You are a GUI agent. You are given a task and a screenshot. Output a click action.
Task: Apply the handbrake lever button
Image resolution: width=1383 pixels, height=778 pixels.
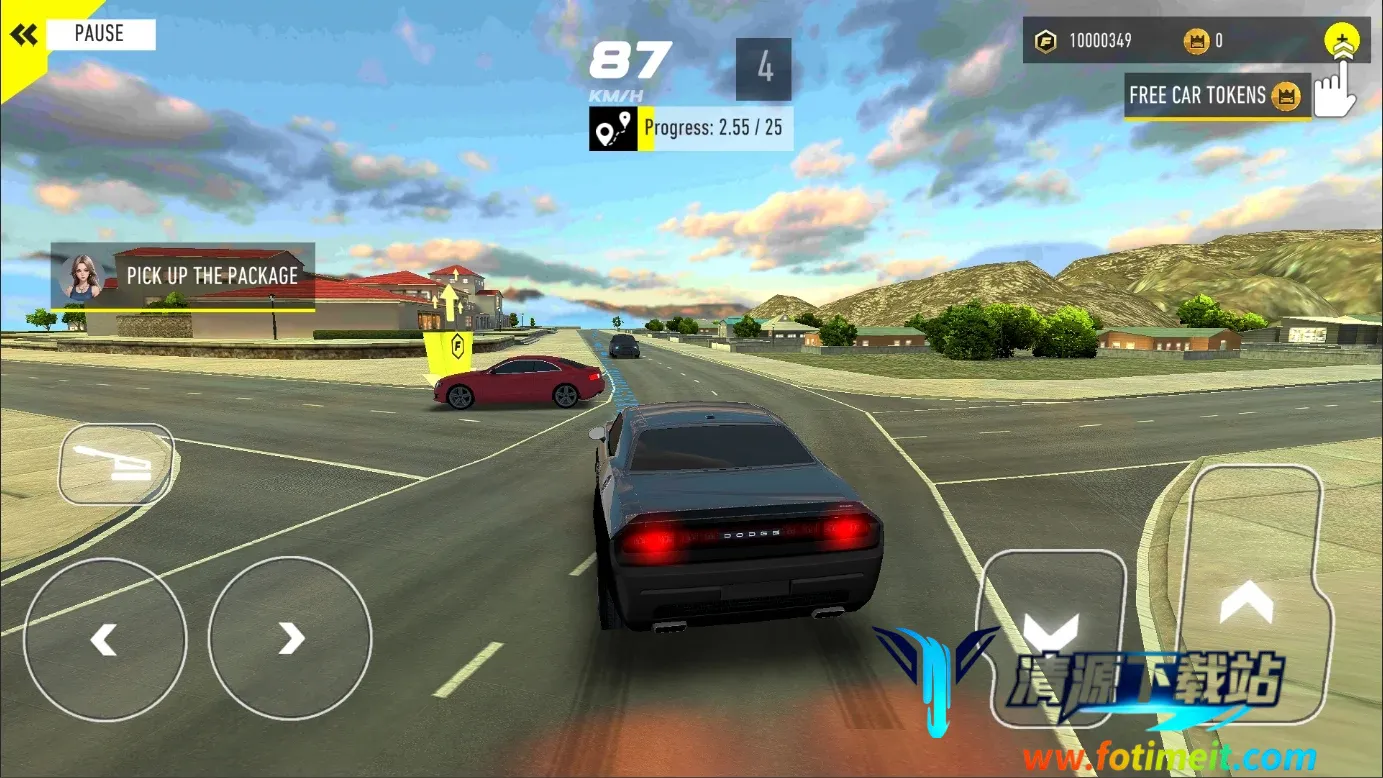pyautogui.click(x=116, y=464)
